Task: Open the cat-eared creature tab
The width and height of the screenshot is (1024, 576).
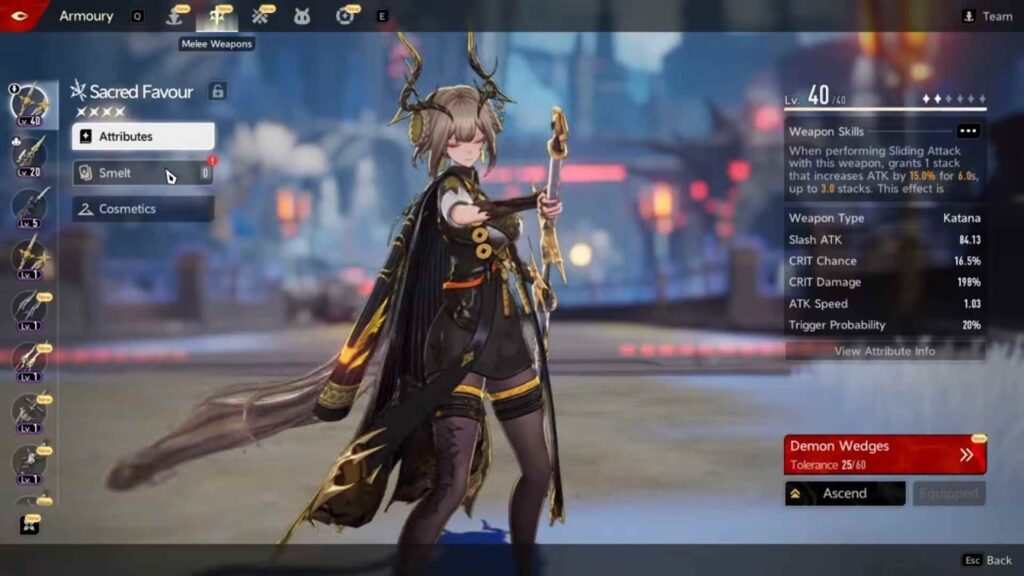Action: coord(302,16)
